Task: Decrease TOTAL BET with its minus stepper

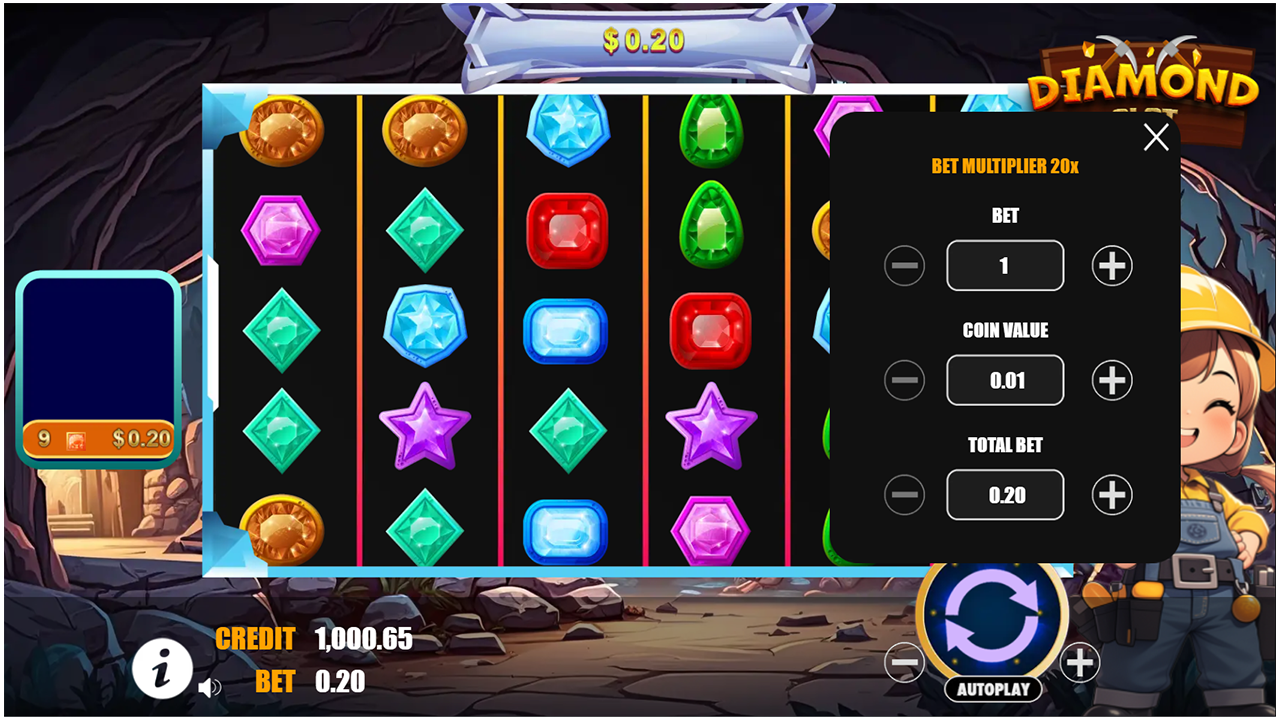Action: pyautogui.click(x=904, y=494)
